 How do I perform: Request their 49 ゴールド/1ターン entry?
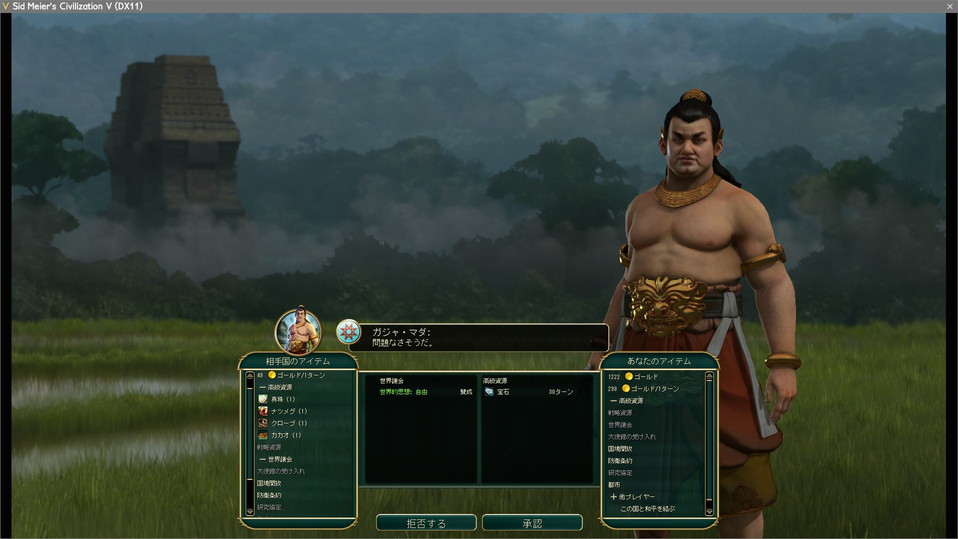coord(295,375)
